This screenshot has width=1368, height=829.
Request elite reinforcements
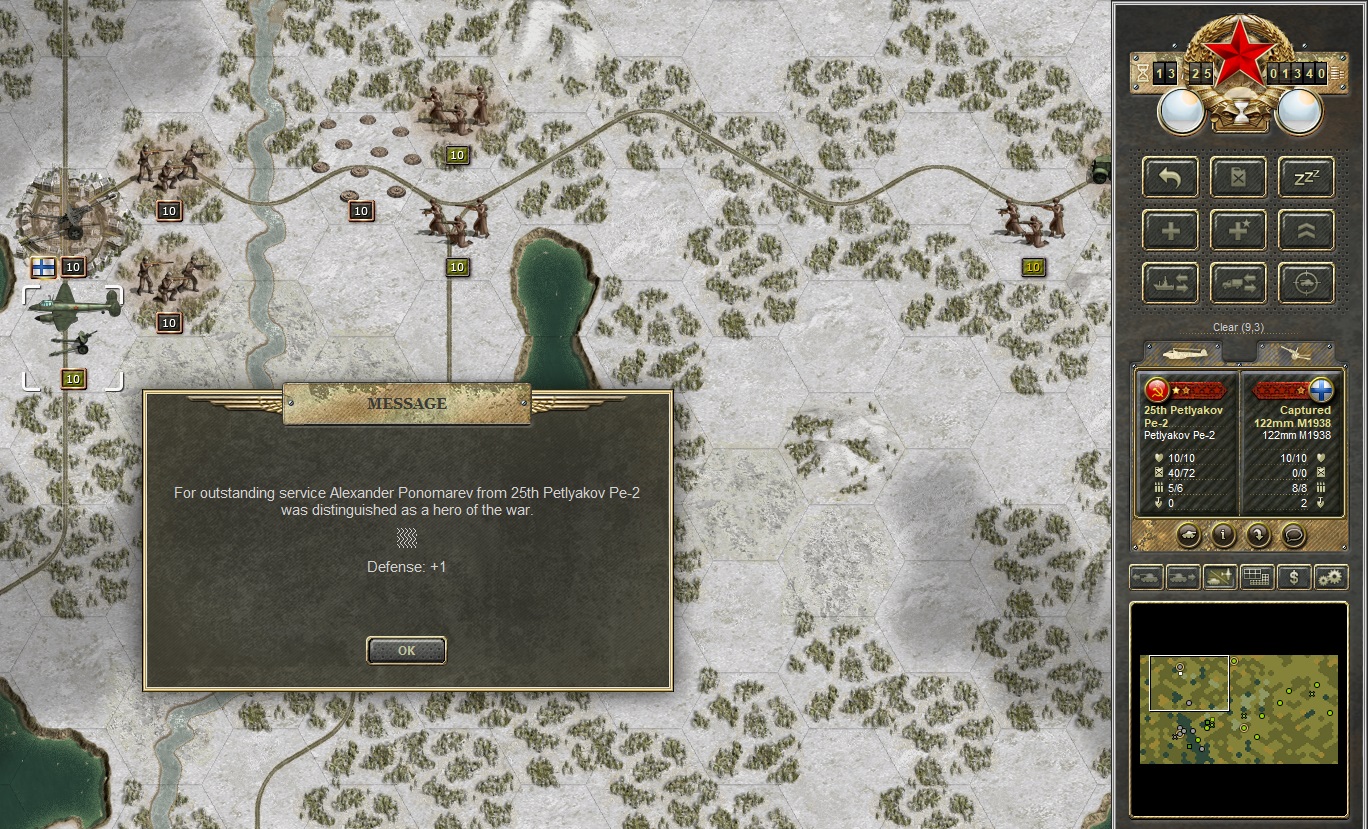[x=1238, y=230]
